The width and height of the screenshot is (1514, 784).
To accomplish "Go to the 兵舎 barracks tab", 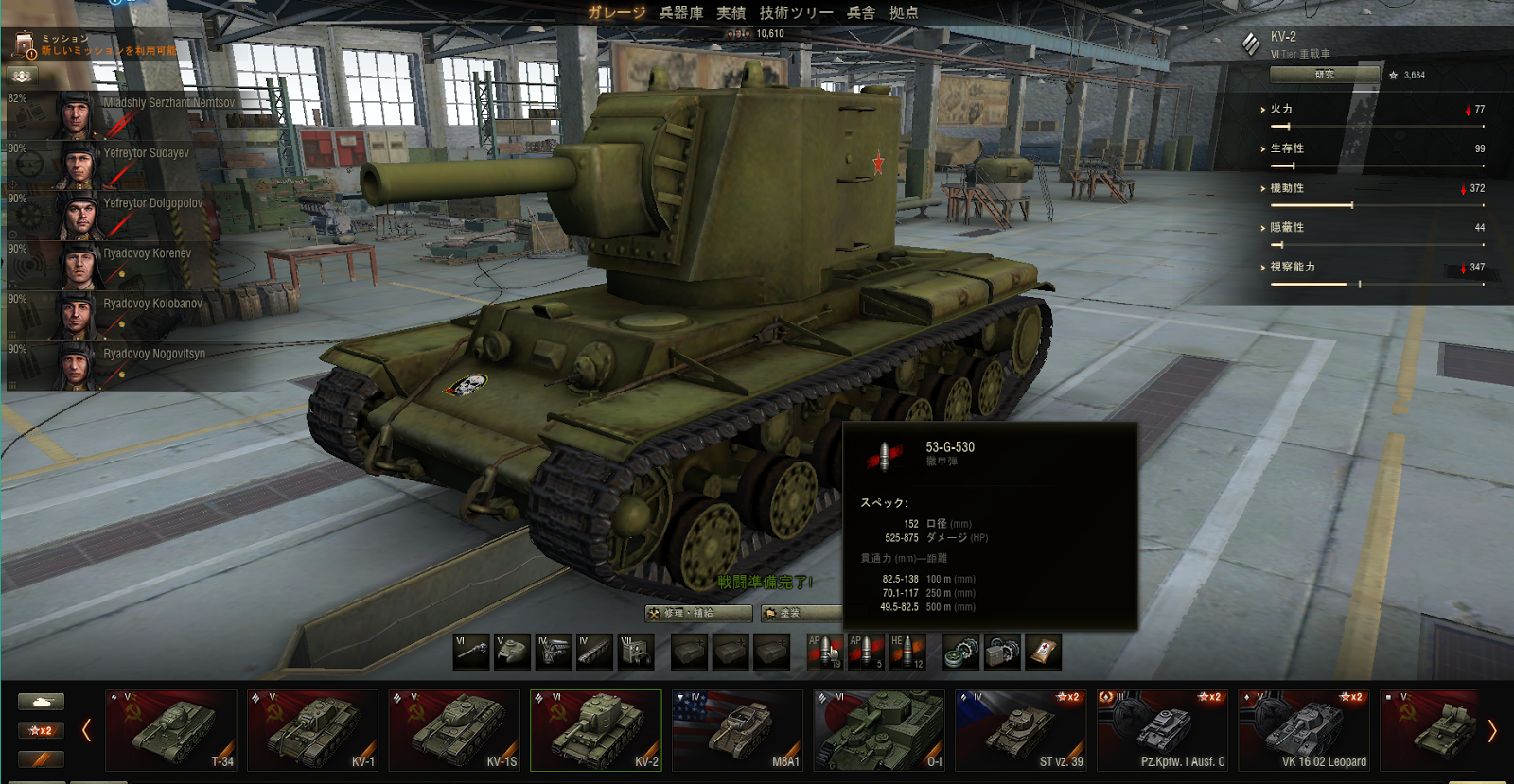I will [860, 12].
